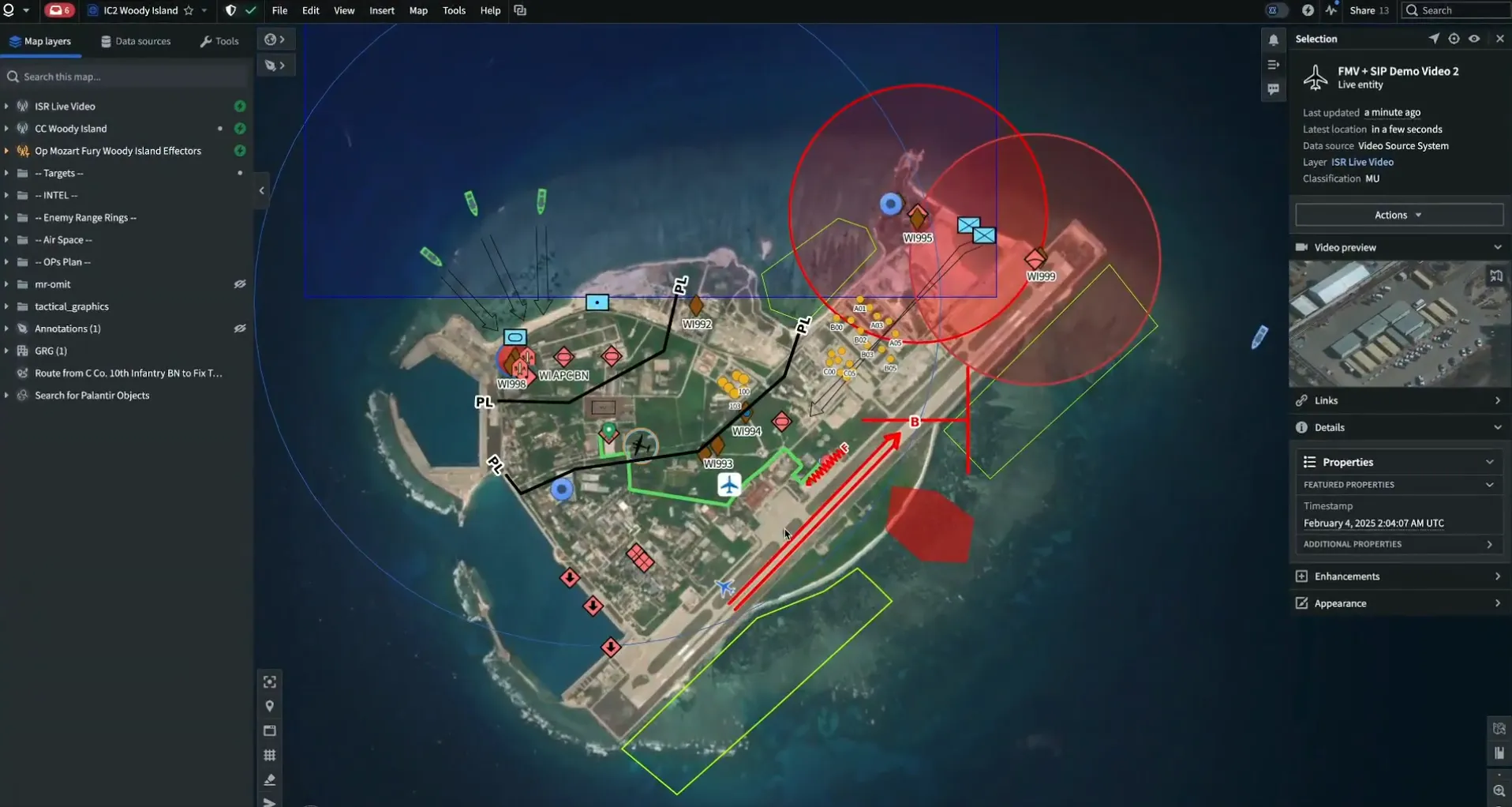Screen dimensions: 1512x807
Task: Open the comments sidebar icon
Action: (x=1273, y=89)
